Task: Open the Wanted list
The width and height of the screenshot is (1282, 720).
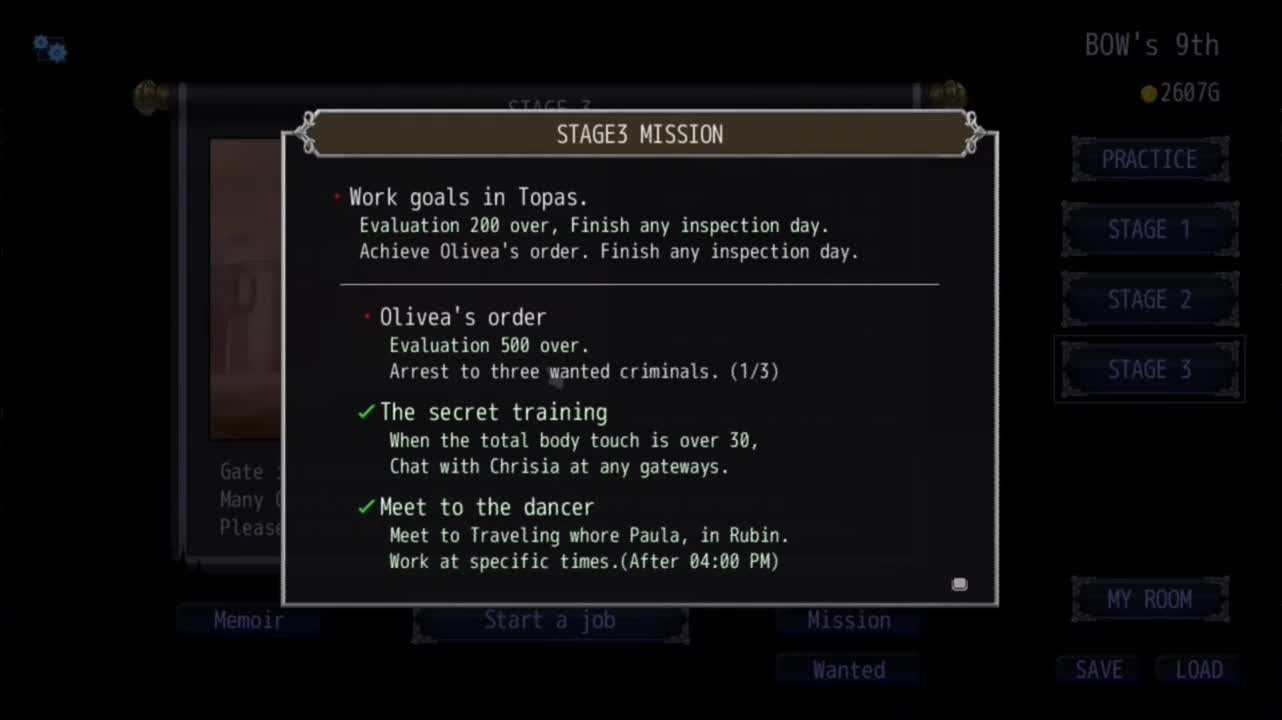Action: [x=848, y=670]
